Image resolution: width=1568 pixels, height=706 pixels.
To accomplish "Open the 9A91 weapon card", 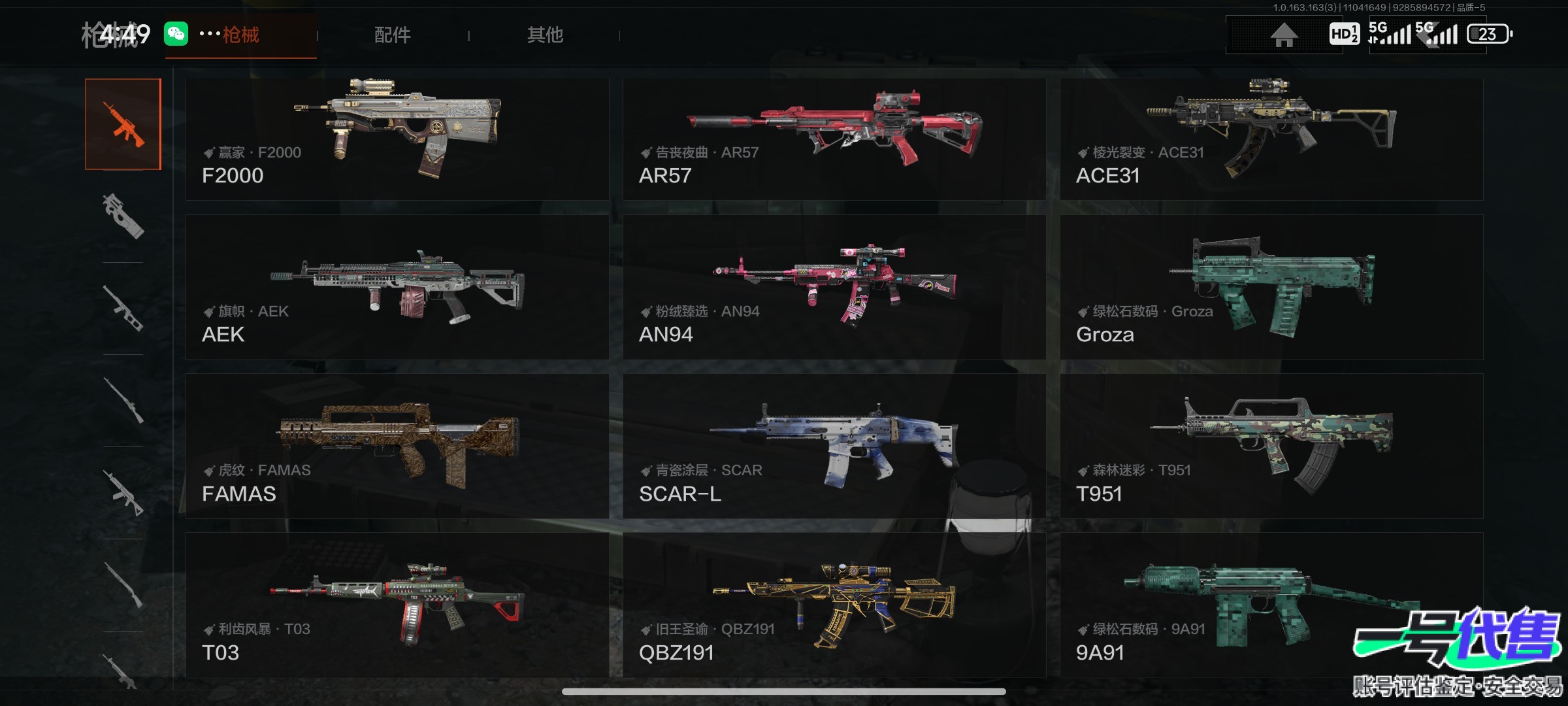I will [x=1271, y=605].
